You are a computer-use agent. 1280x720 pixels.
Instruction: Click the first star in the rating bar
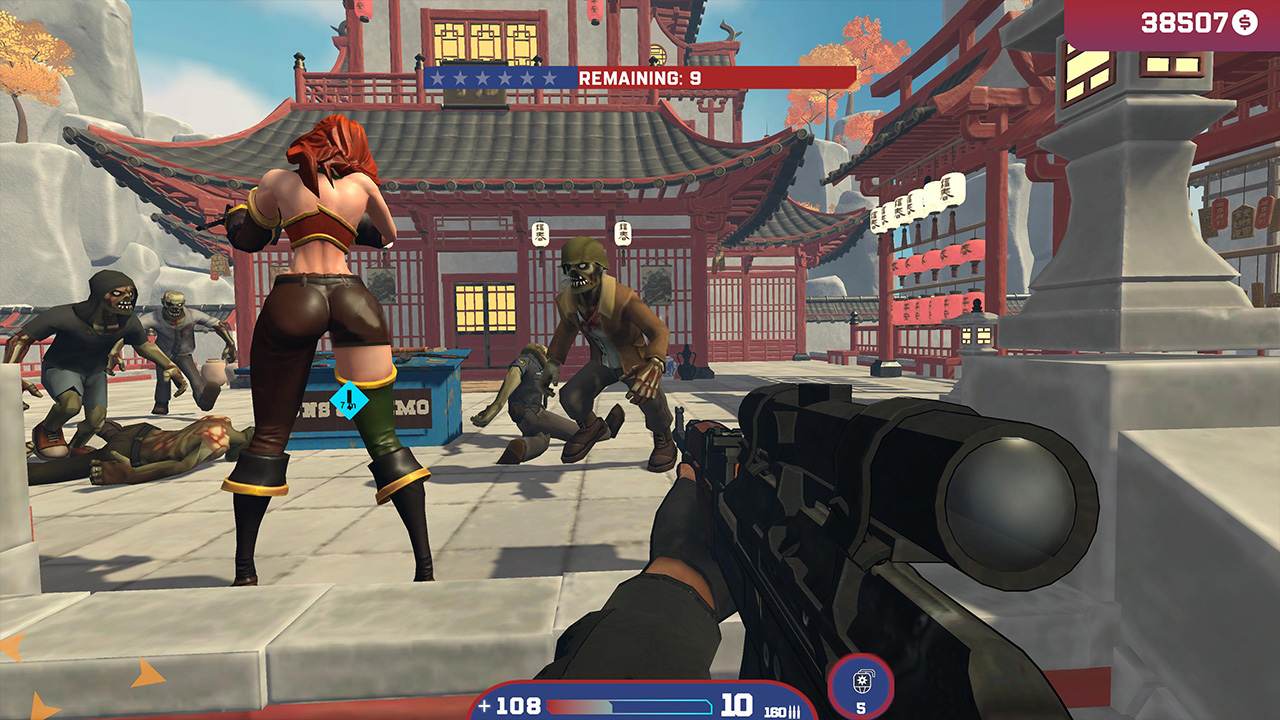pos(437,77)
